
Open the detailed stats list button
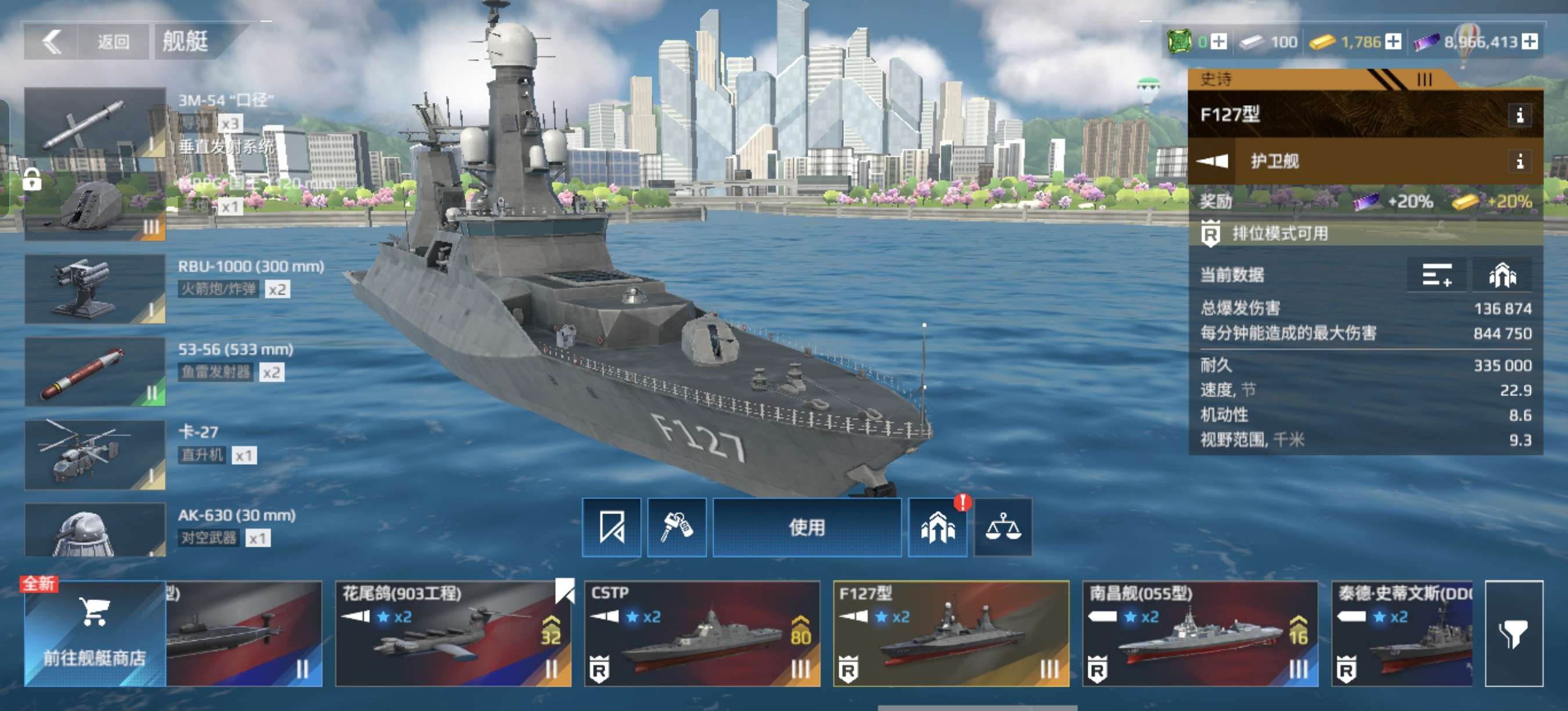pyautogui.click(x=1437, y=275)
